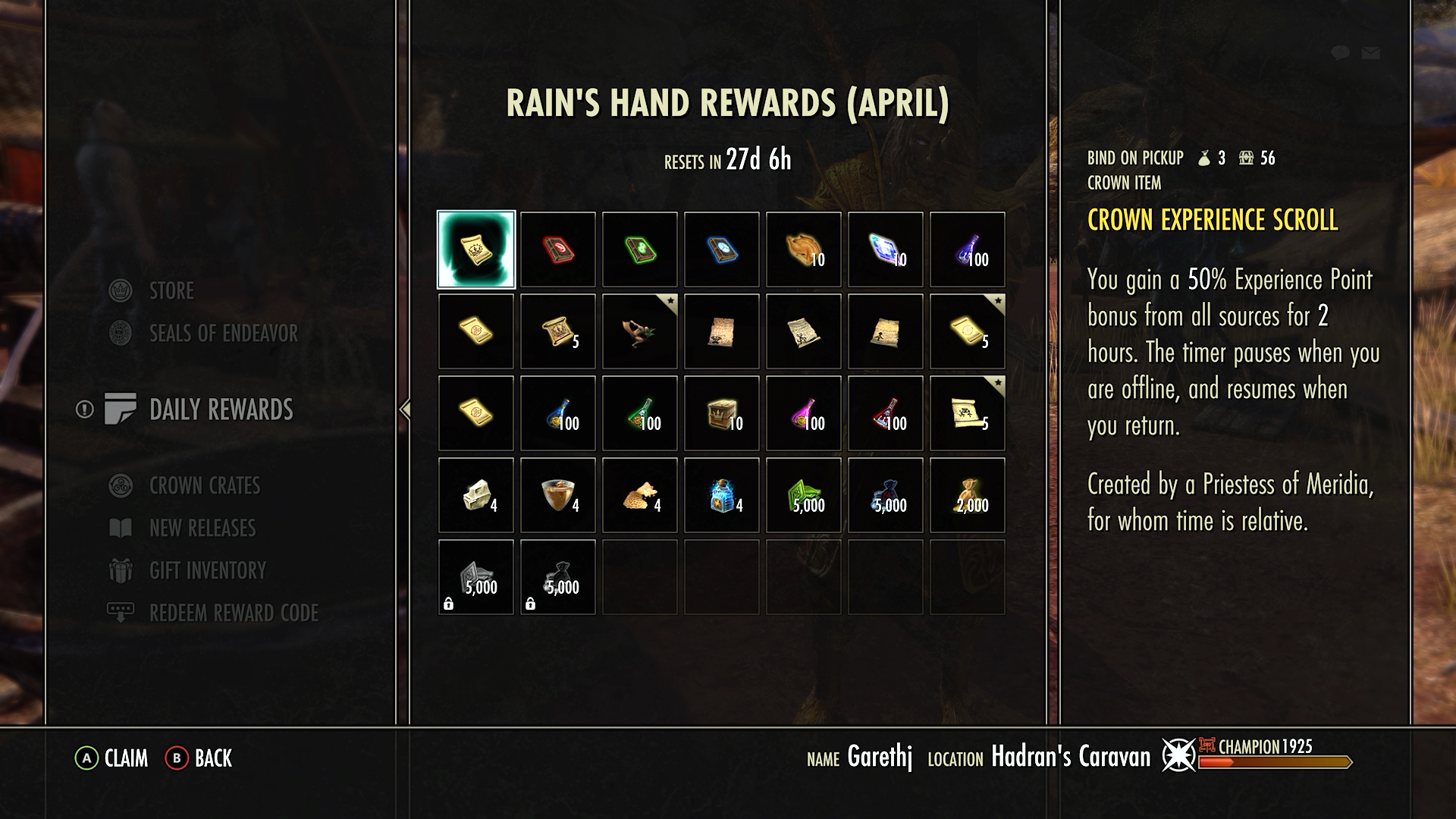Select the highlighted Crown Experience Scroll reward
Screen dimensions: 1456x819
pyautogui.click(x=476, y=250)
